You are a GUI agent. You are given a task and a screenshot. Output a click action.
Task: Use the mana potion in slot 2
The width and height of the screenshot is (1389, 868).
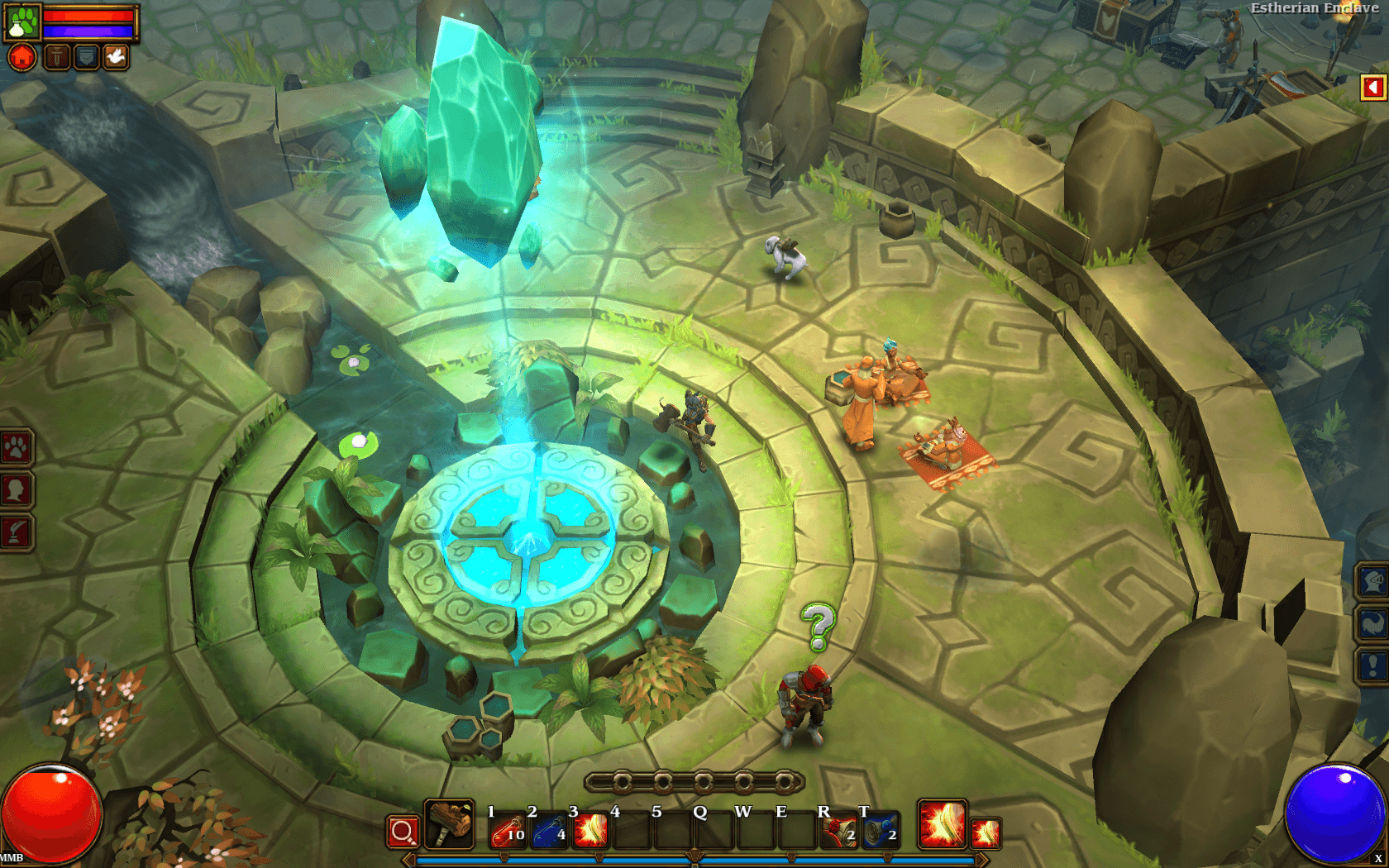point(549,829)
